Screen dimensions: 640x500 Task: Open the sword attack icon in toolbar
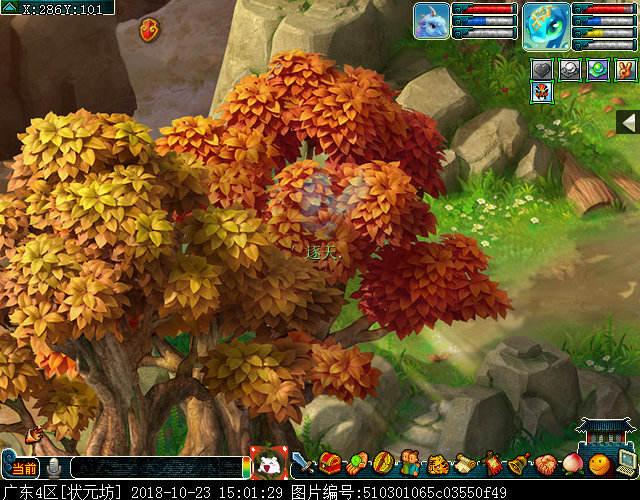[x=303, y=464]
